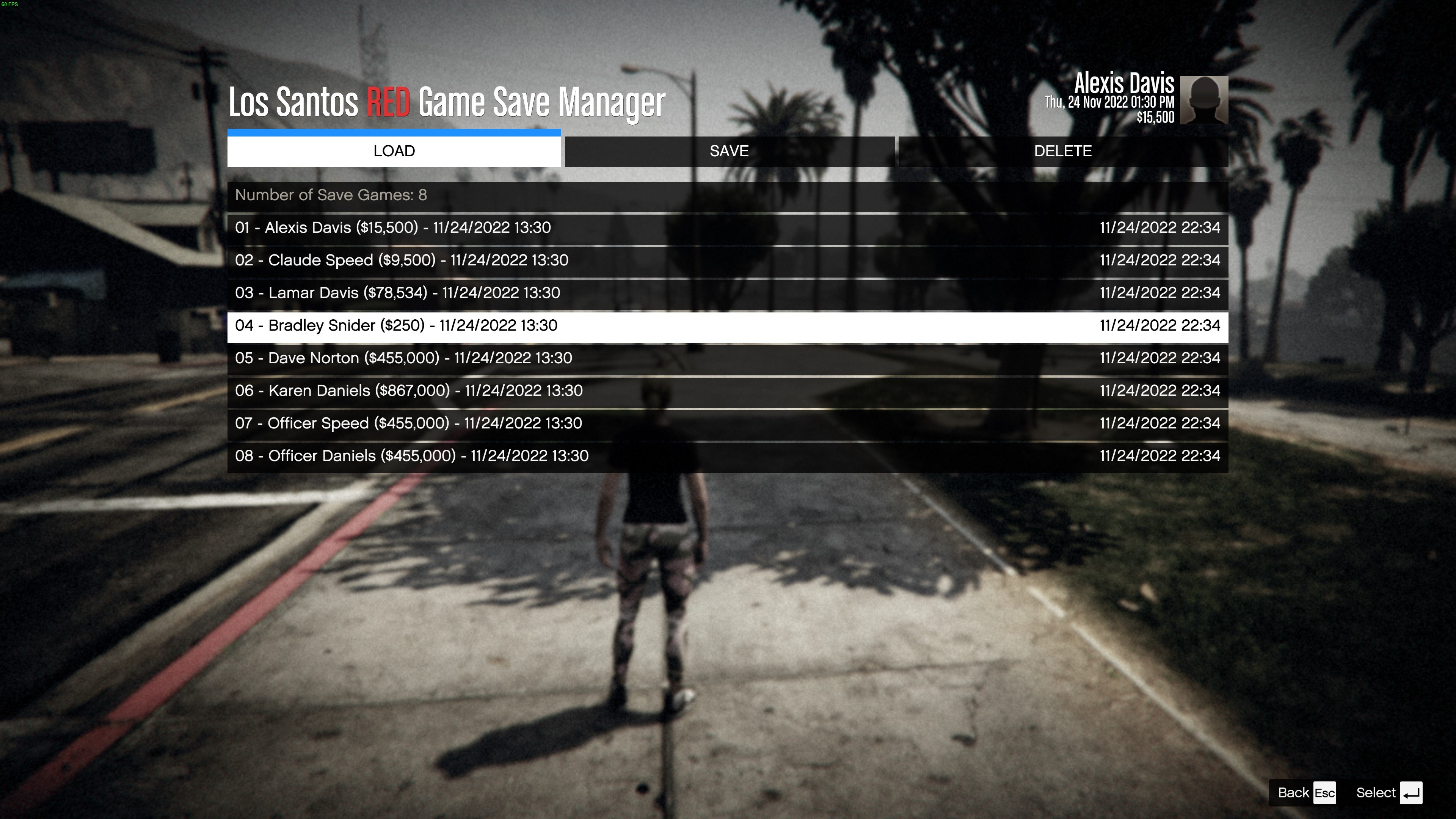The height and width of the screenshot is (819, 1456).
Task: Load Dave Norton's save game
Action: point(728,358)
